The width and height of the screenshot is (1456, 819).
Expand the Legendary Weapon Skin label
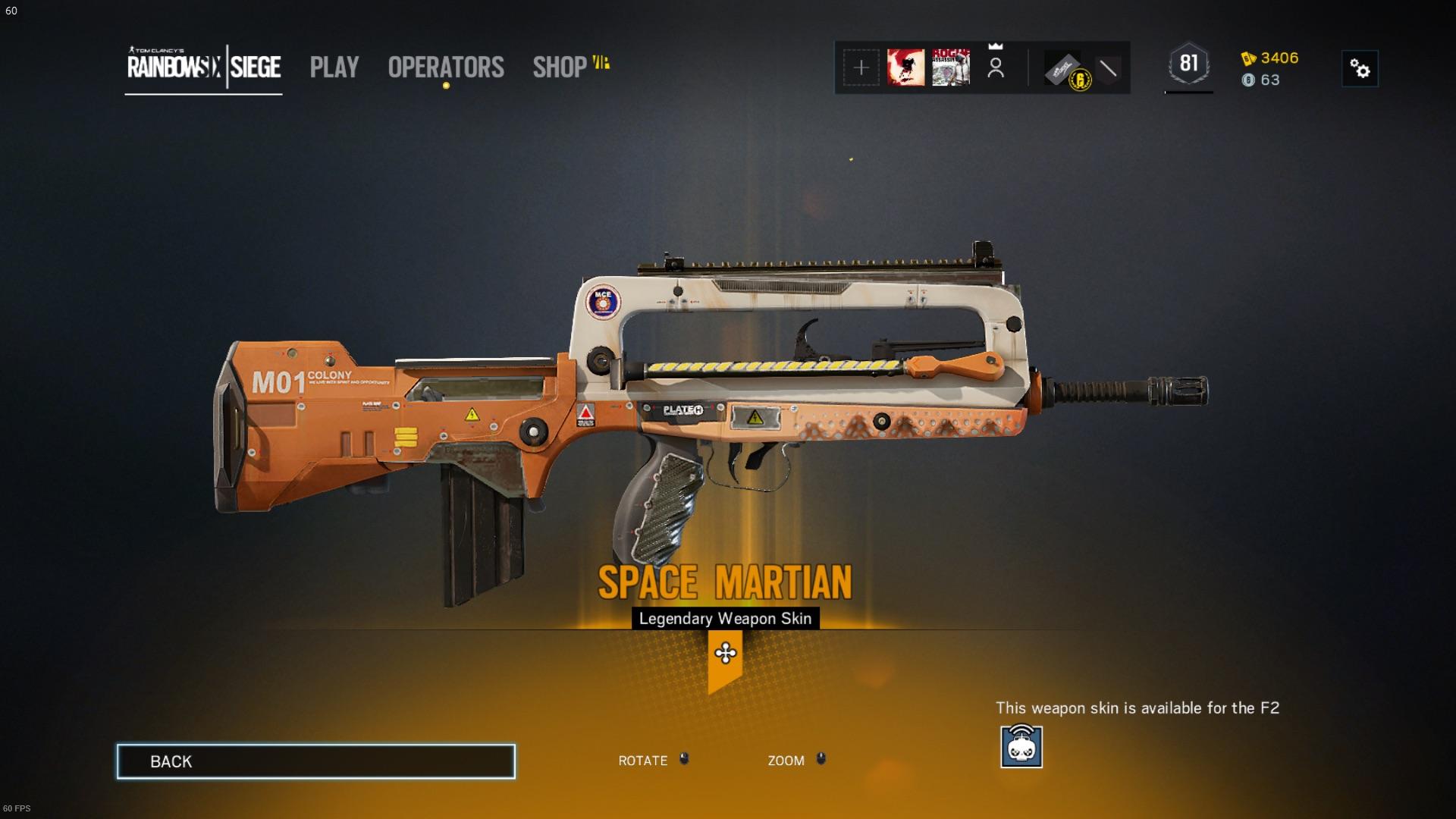[x=726, y=618]
